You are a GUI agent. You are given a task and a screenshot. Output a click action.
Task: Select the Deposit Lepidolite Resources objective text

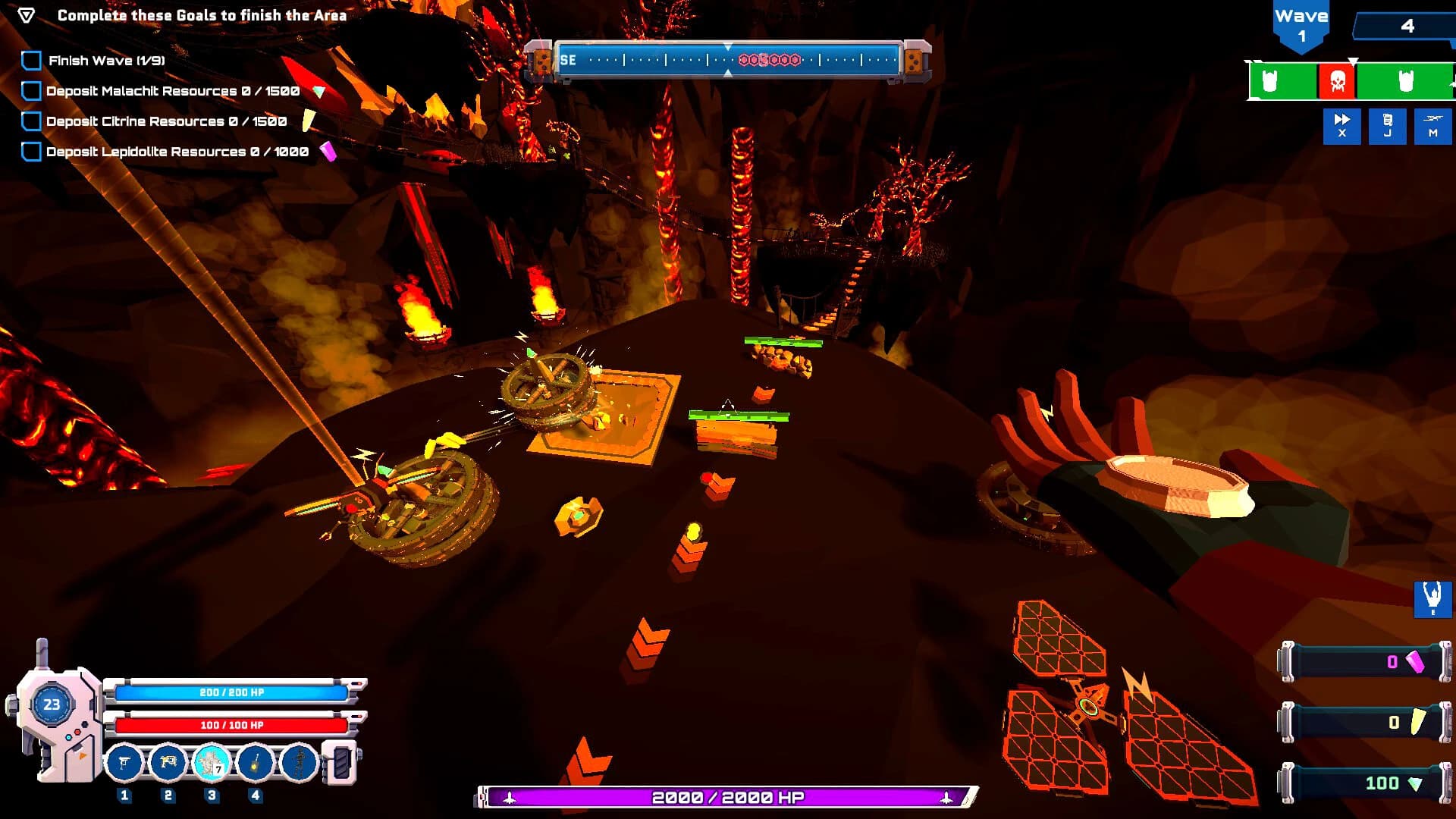[177, 152]
